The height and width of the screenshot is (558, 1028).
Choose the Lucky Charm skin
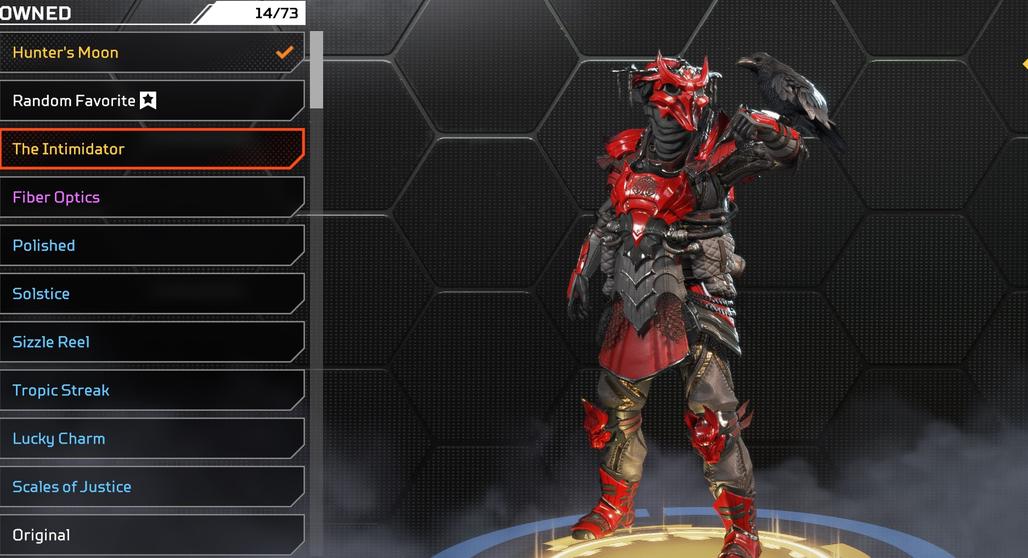(x=150, y=438)
